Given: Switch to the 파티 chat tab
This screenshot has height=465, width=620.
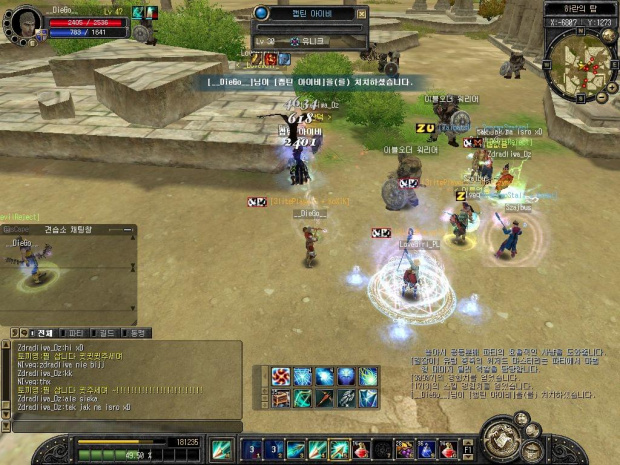Looking at the screenshot, I should click(74, 333).
